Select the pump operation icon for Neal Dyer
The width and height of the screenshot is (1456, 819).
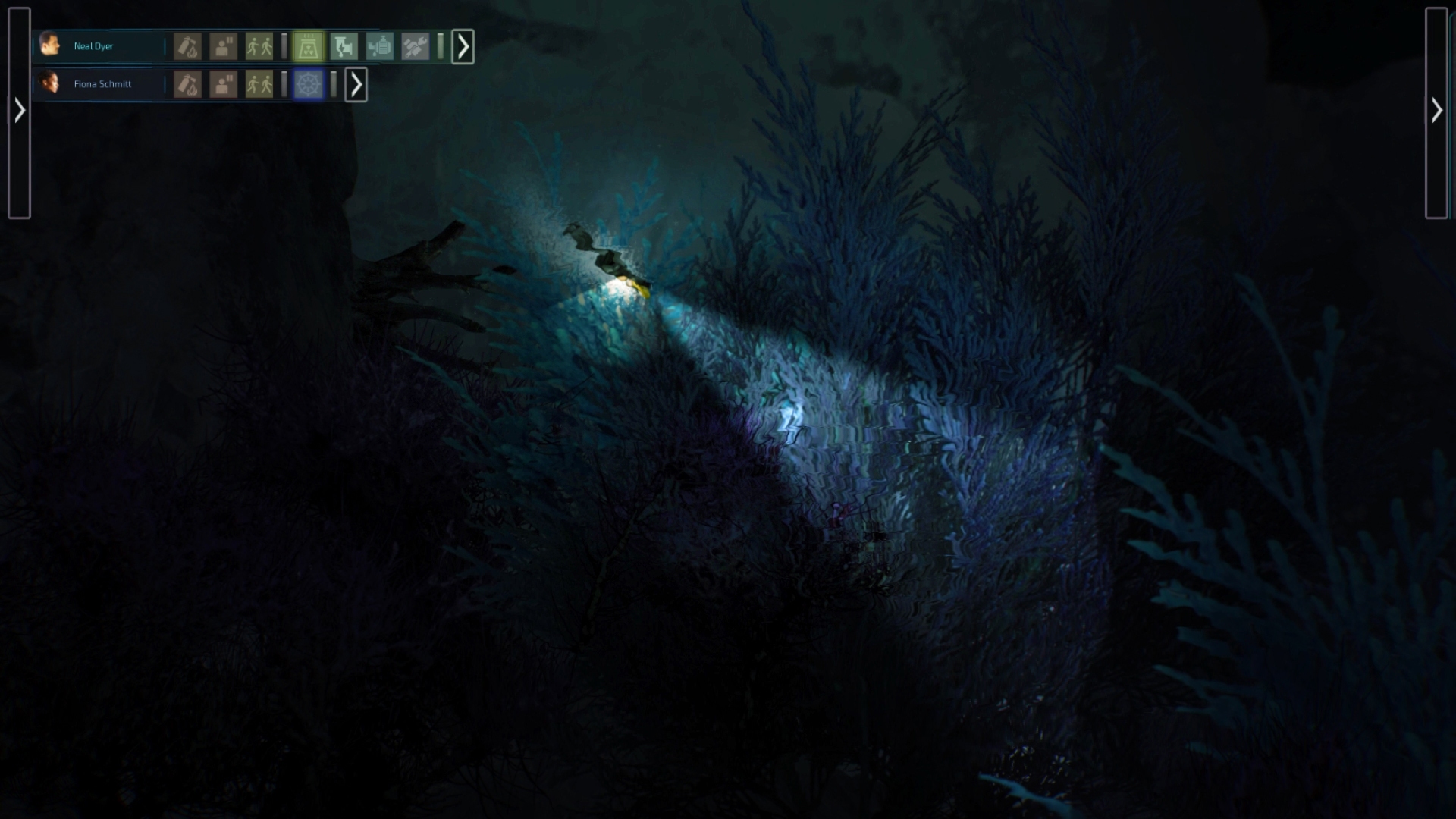point(345,46)
